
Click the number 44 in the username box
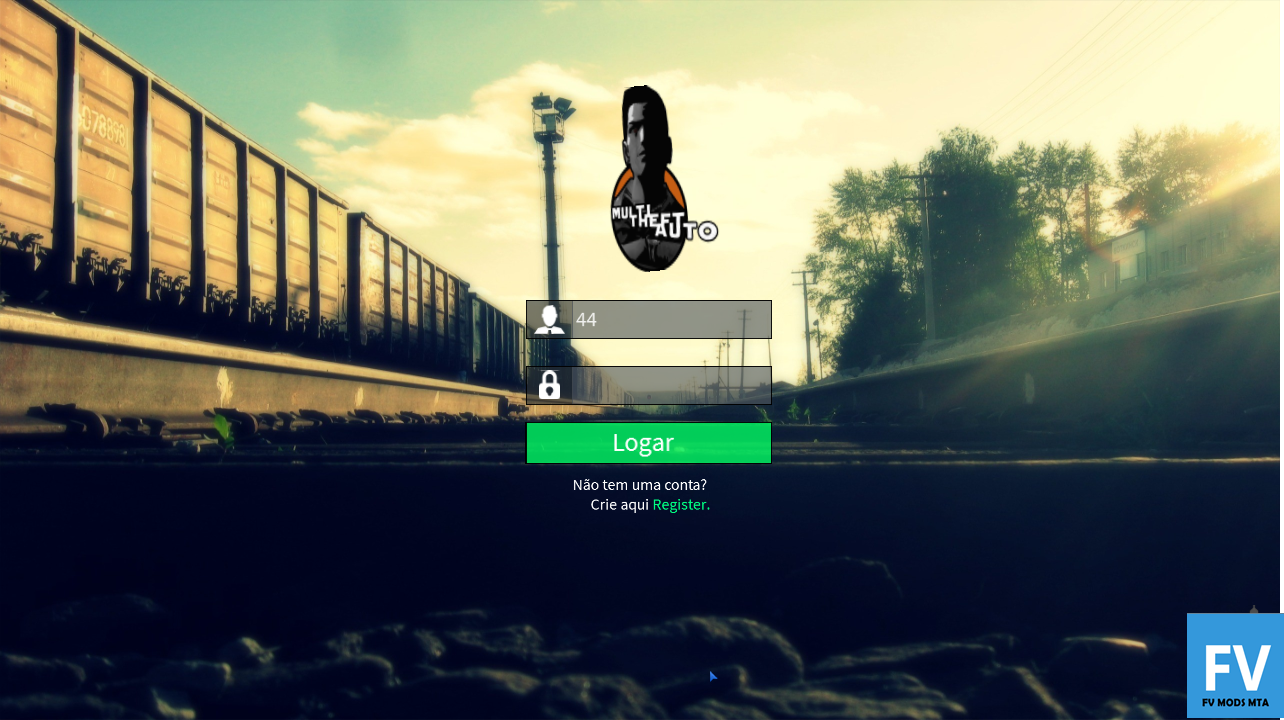click(585, 319)
